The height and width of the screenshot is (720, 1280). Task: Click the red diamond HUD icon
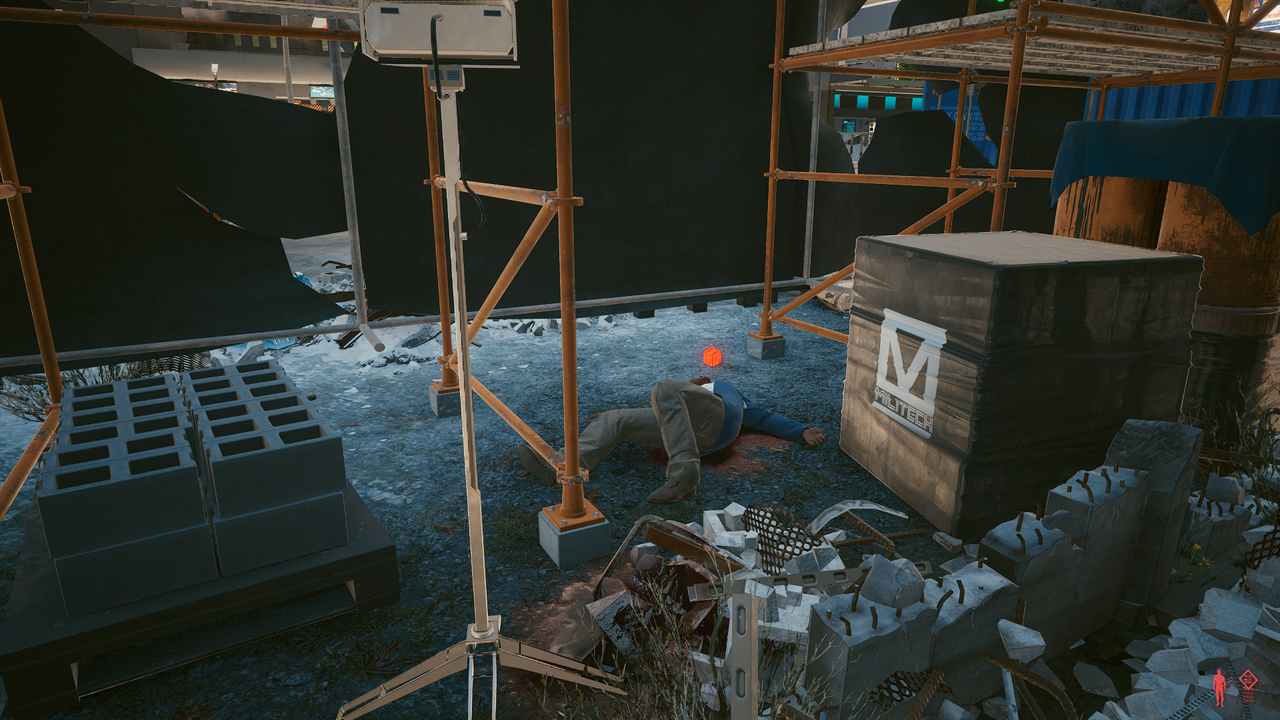tap(1248, 681)
